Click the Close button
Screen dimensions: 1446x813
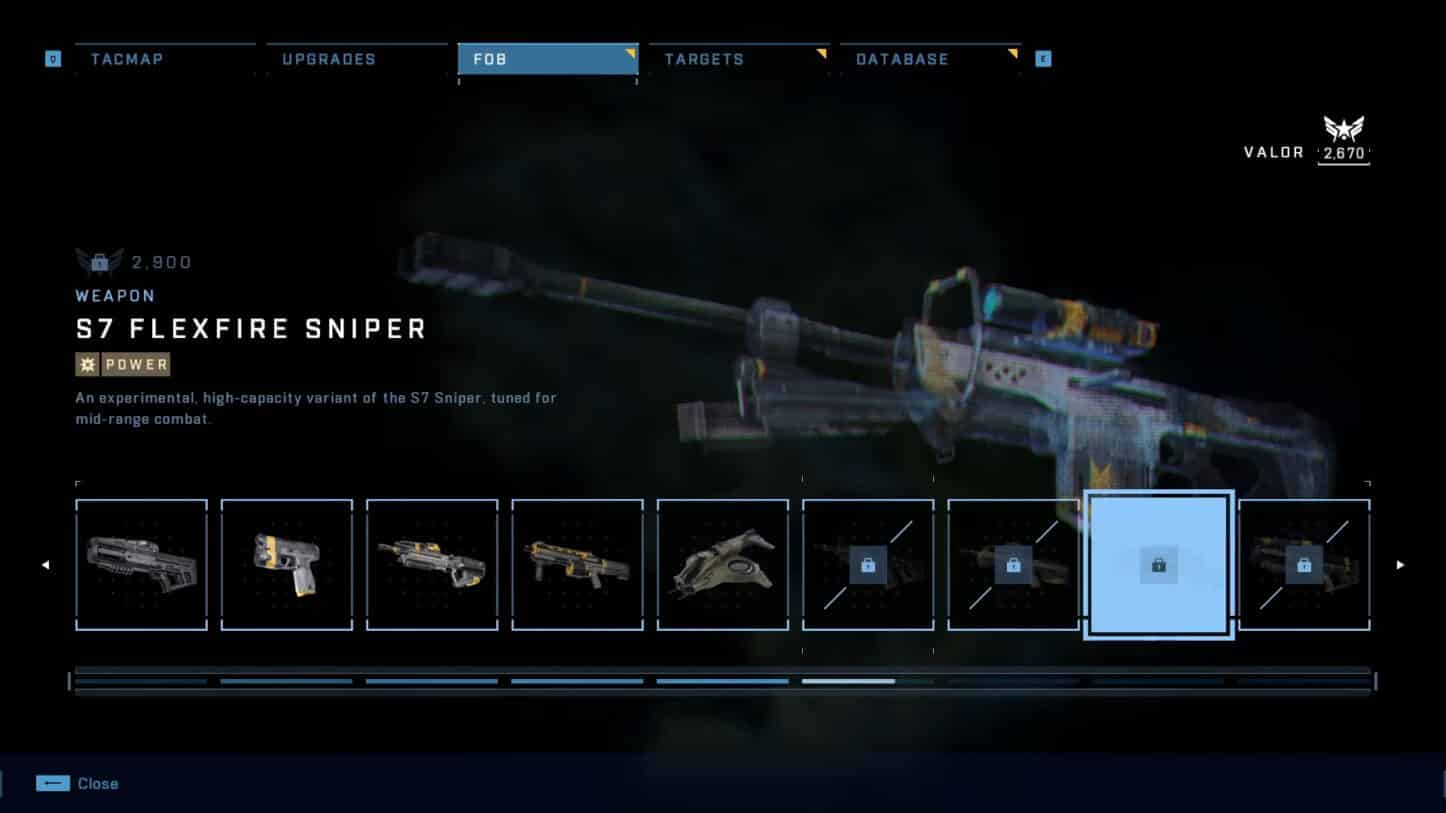click(x=97, y=783)
